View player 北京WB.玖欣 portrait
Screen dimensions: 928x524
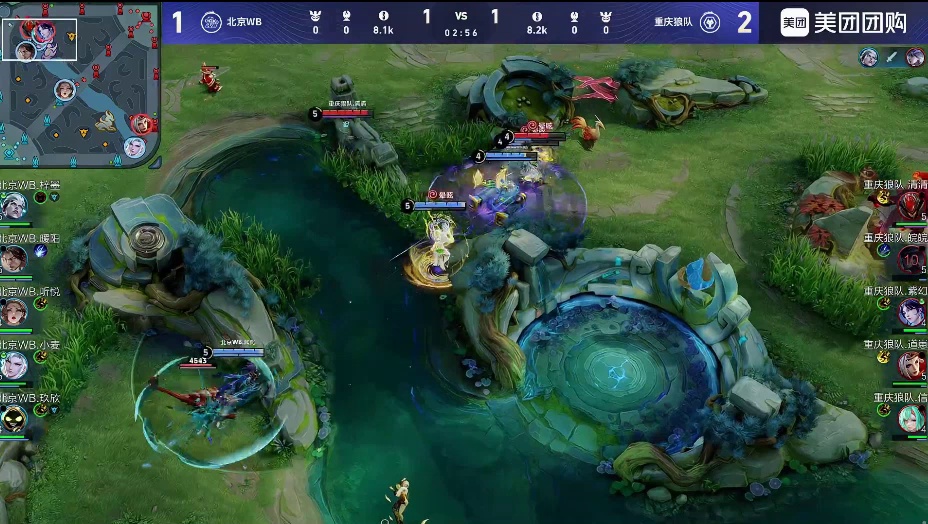click(x=13, y=418)
